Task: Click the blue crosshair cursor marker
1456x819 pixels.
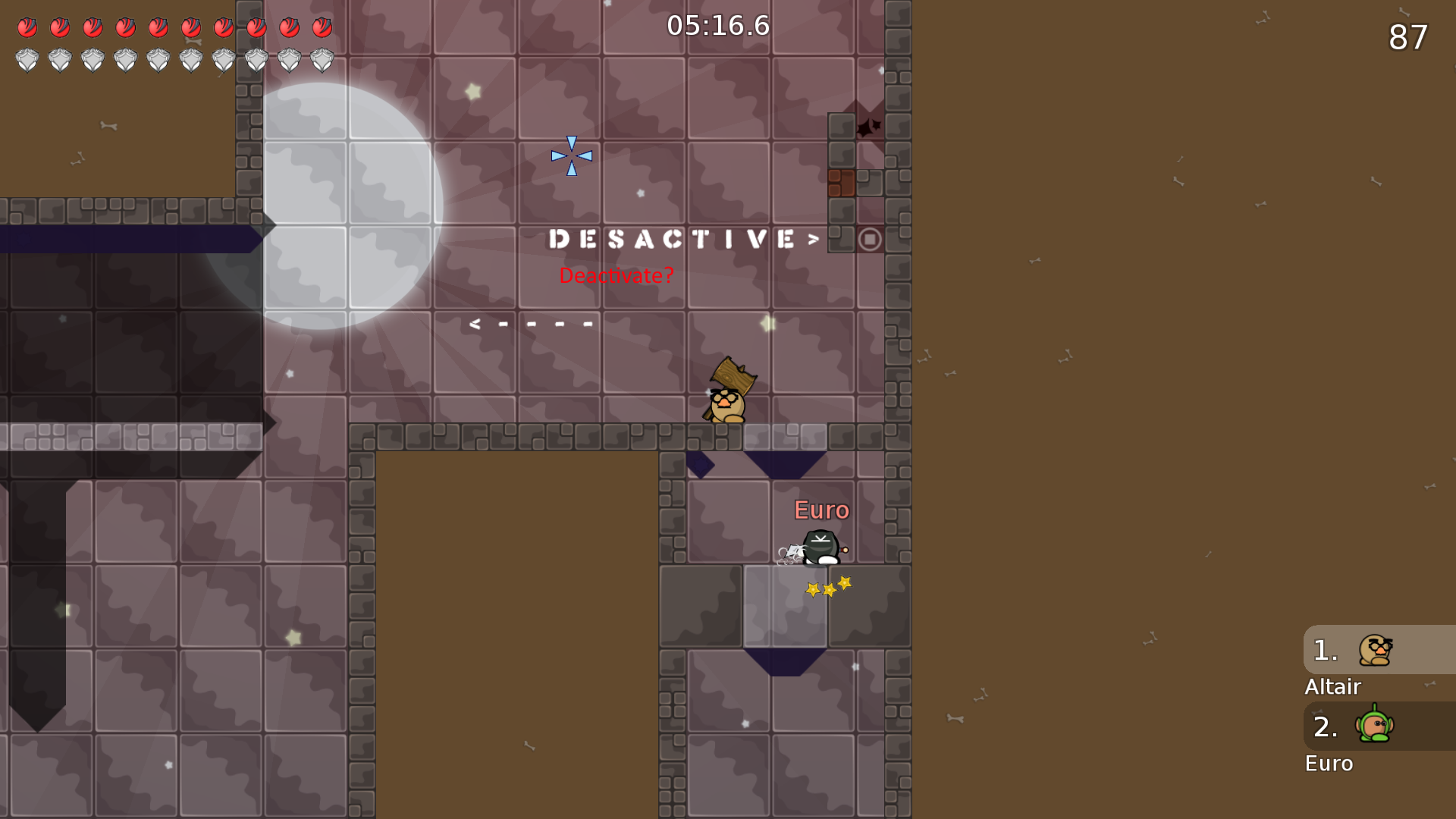Action: 571,155
